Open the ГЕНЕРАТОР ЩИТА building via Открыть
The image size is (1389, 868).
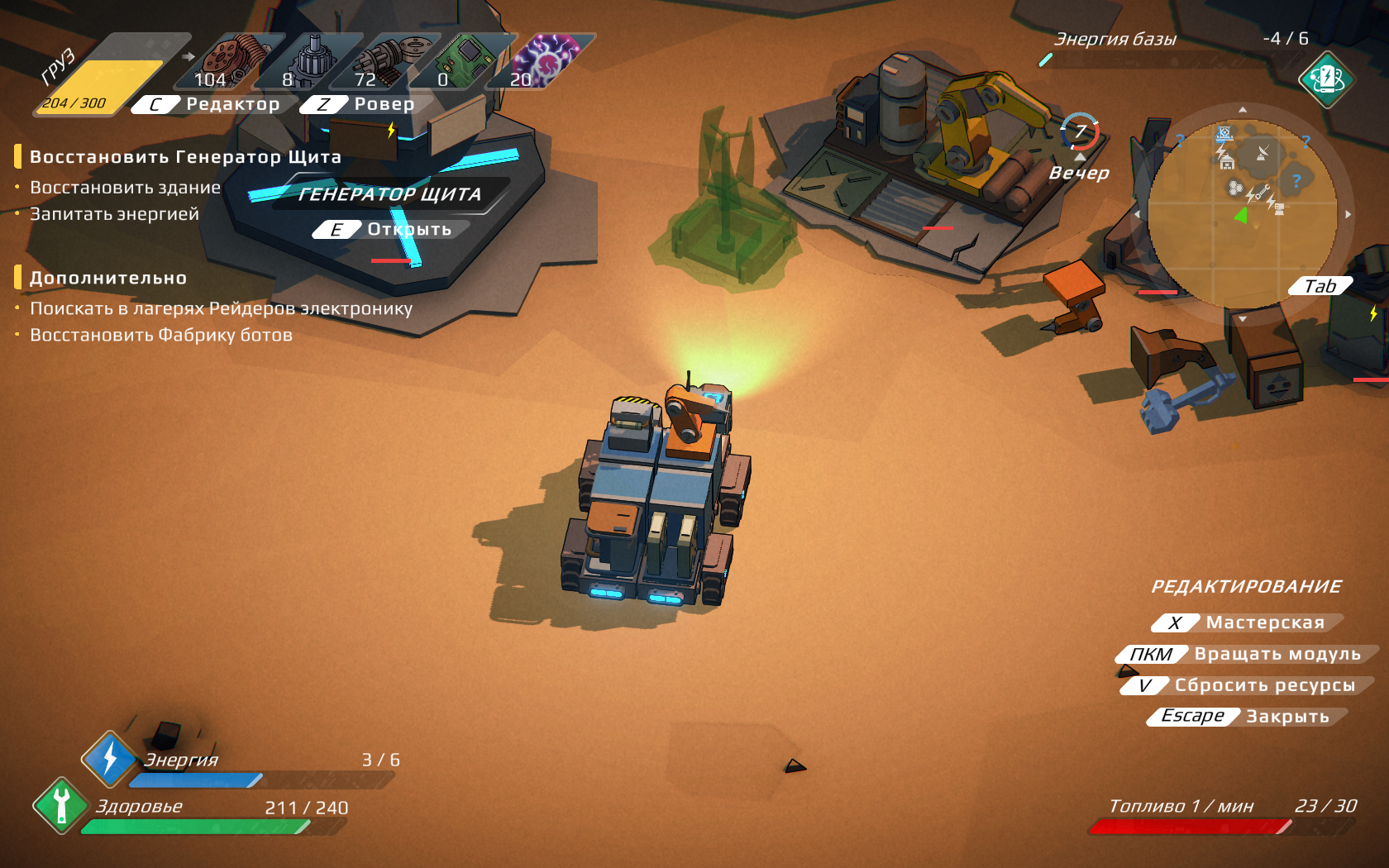tap(392, 230)
